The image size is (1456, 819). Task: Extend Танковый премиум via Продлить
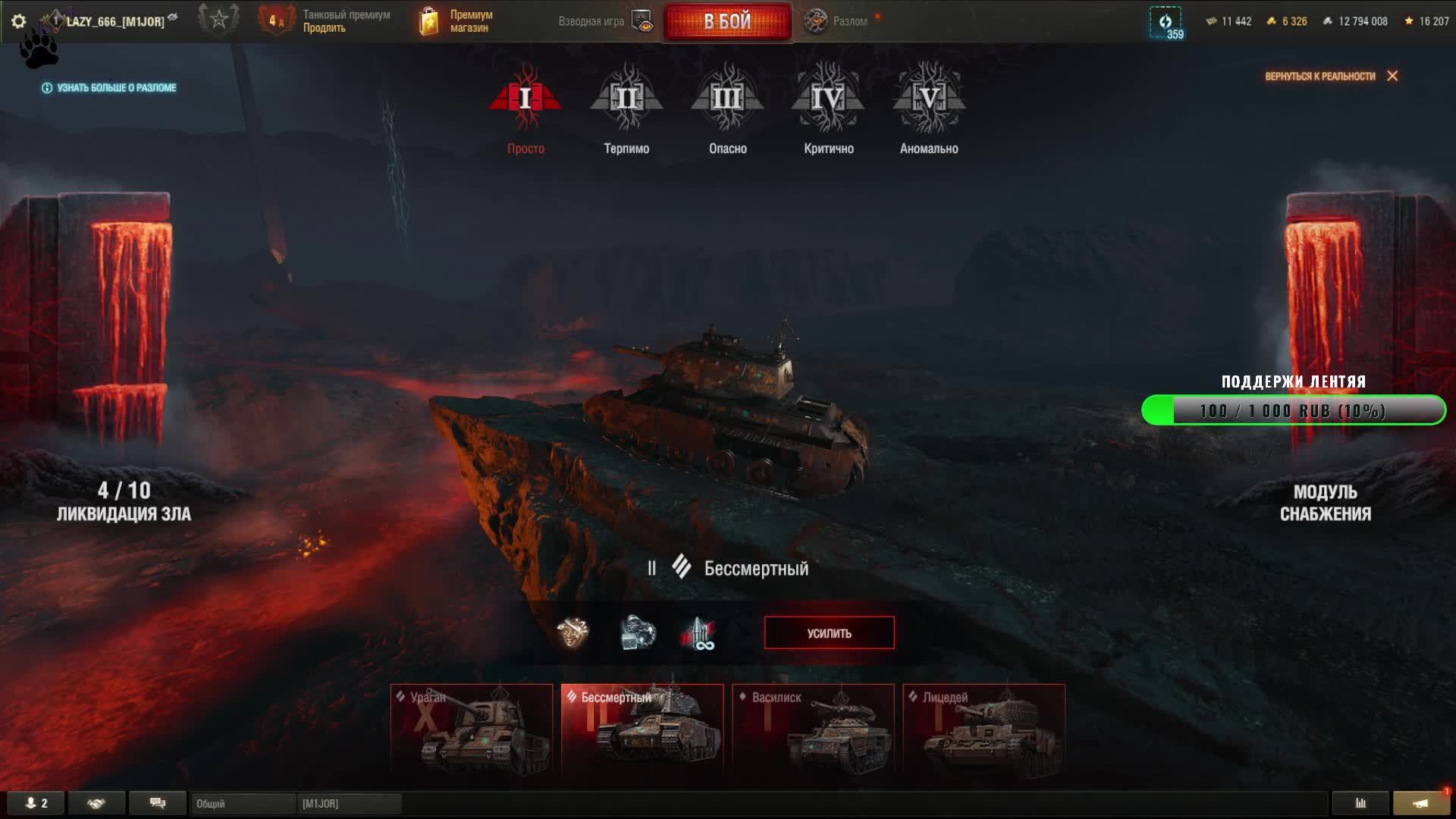325,28
